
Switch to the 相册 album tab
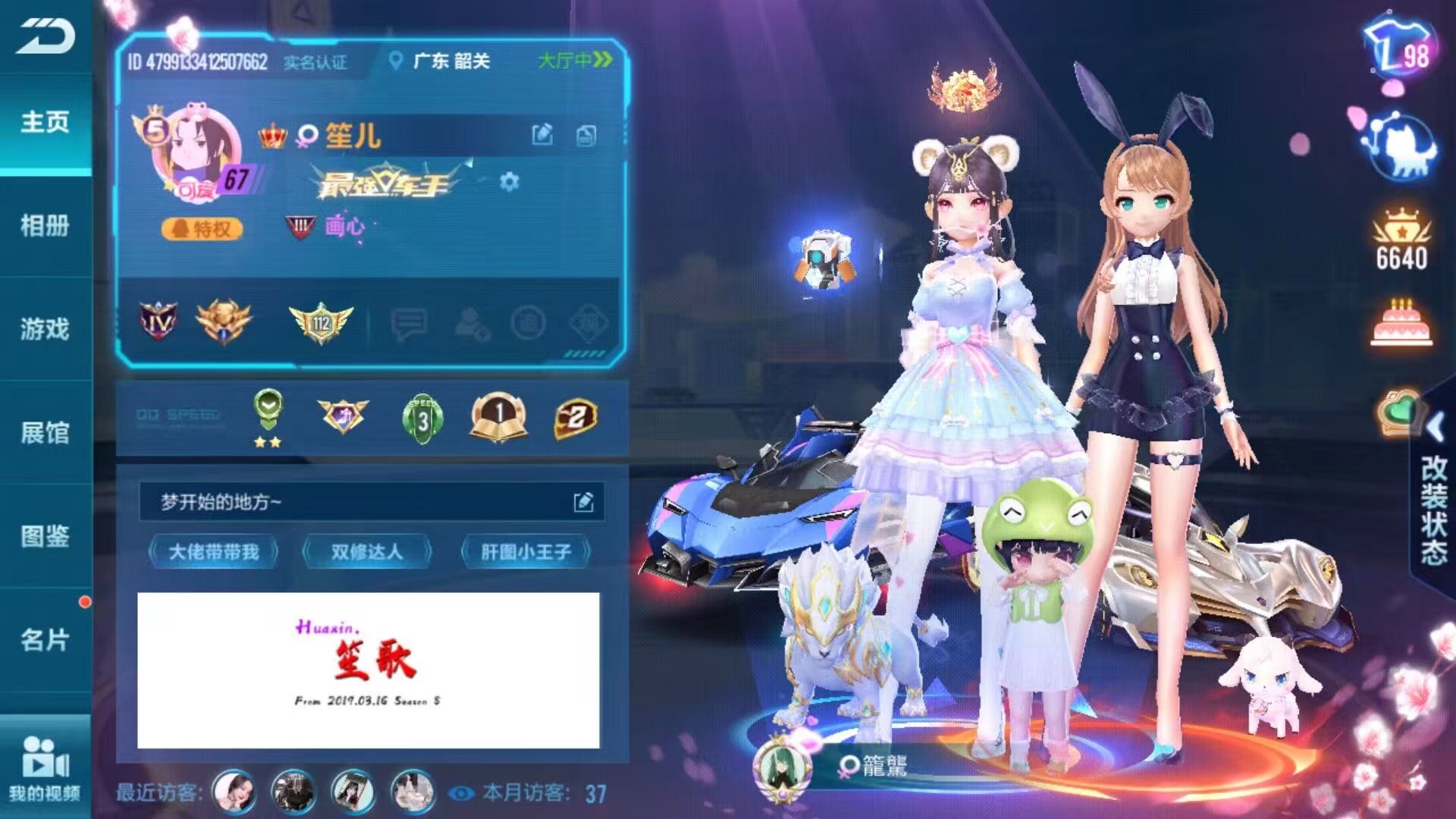[45, 225]
